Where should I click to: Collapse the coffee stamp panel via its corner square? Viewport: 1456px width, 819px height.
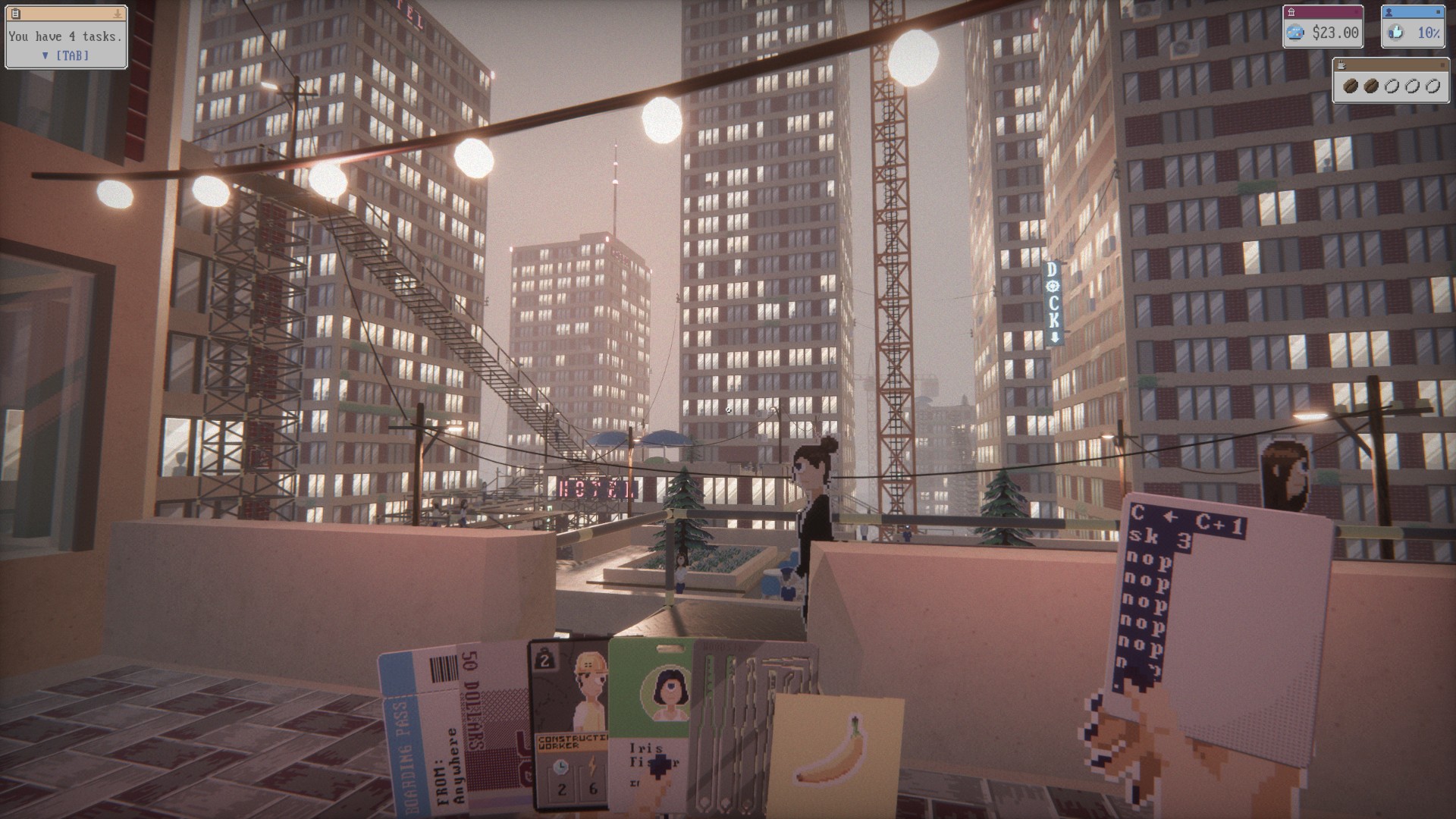coord(1443,65)
